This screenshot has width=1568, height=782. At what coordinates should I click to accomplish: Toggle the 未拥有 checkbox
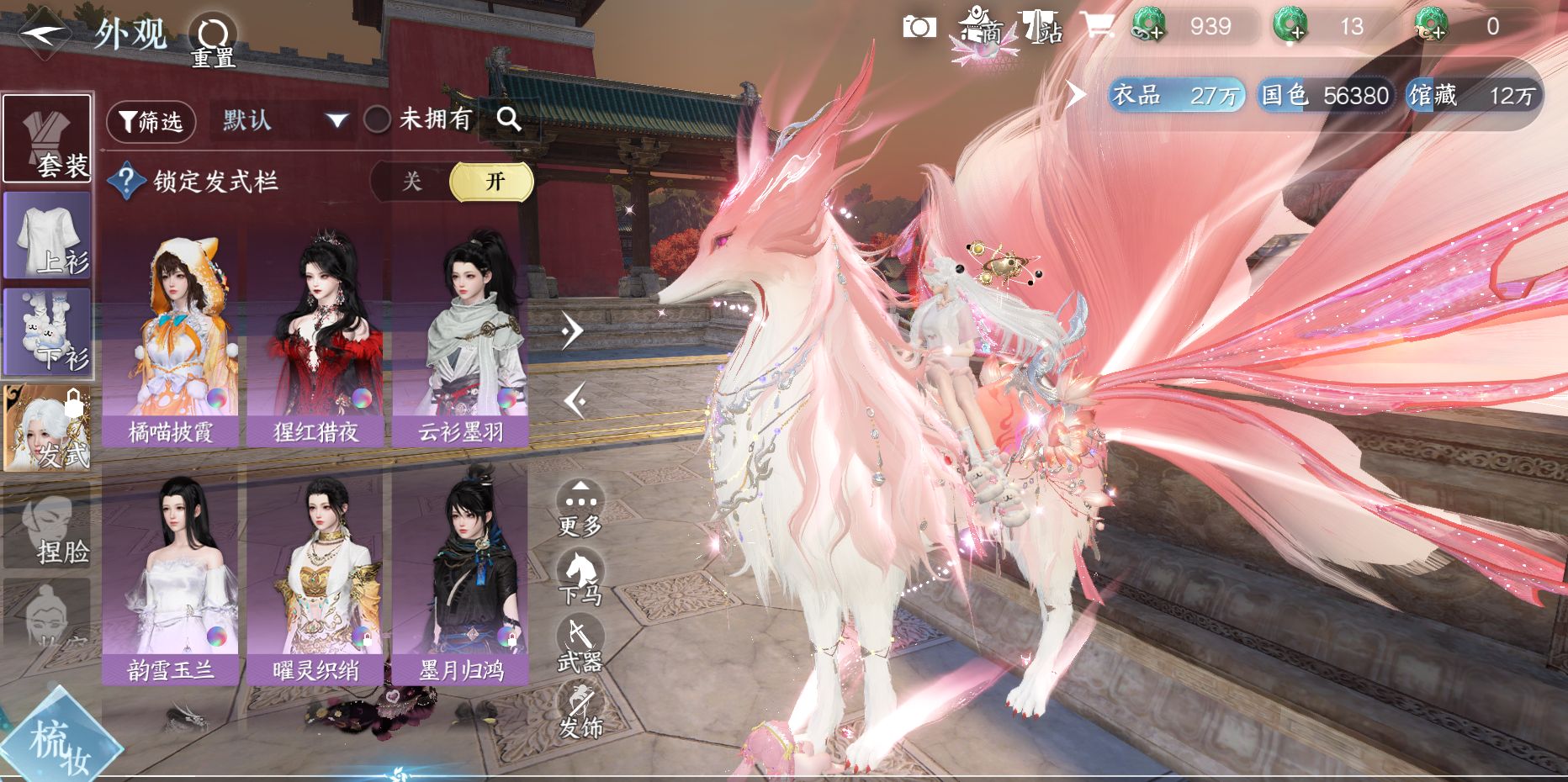tap(377, 120)
